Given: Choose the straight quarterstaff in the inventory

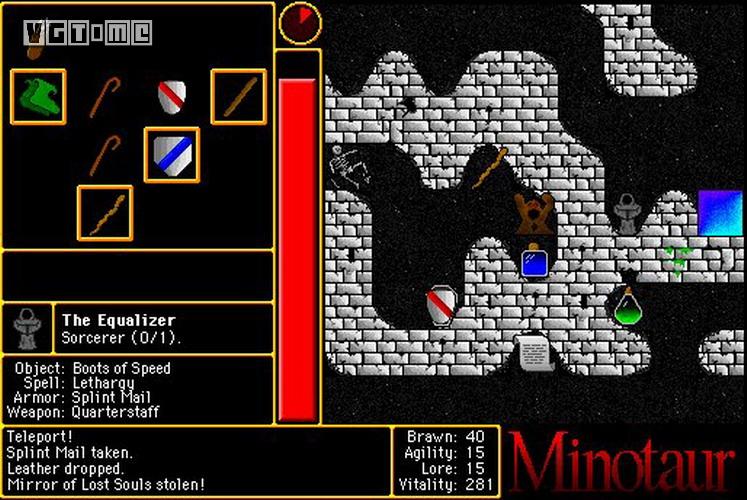Looking at the screenshot, I should 239,97.
